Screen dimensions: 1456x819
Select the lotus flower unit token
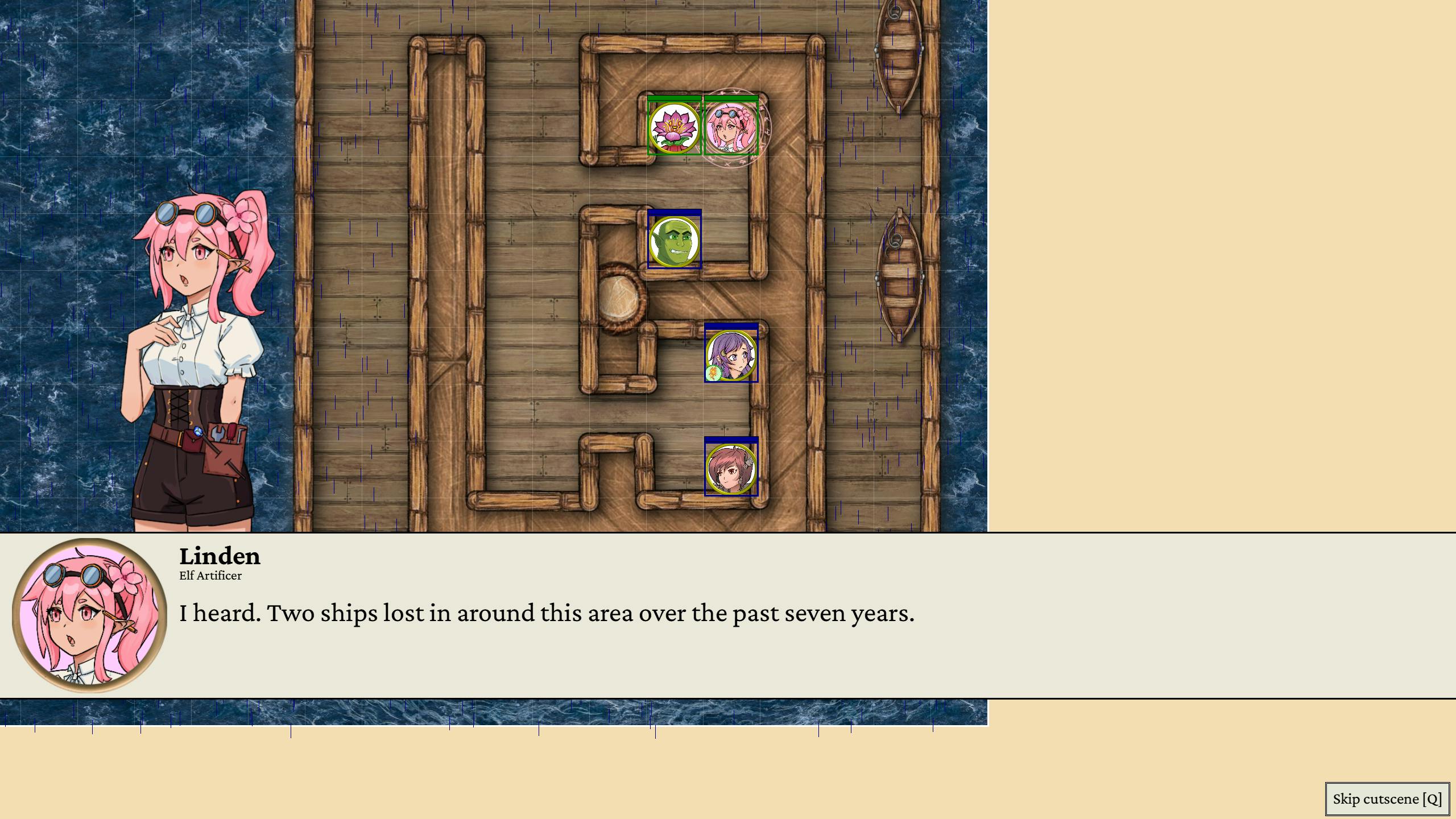(675, 128)
